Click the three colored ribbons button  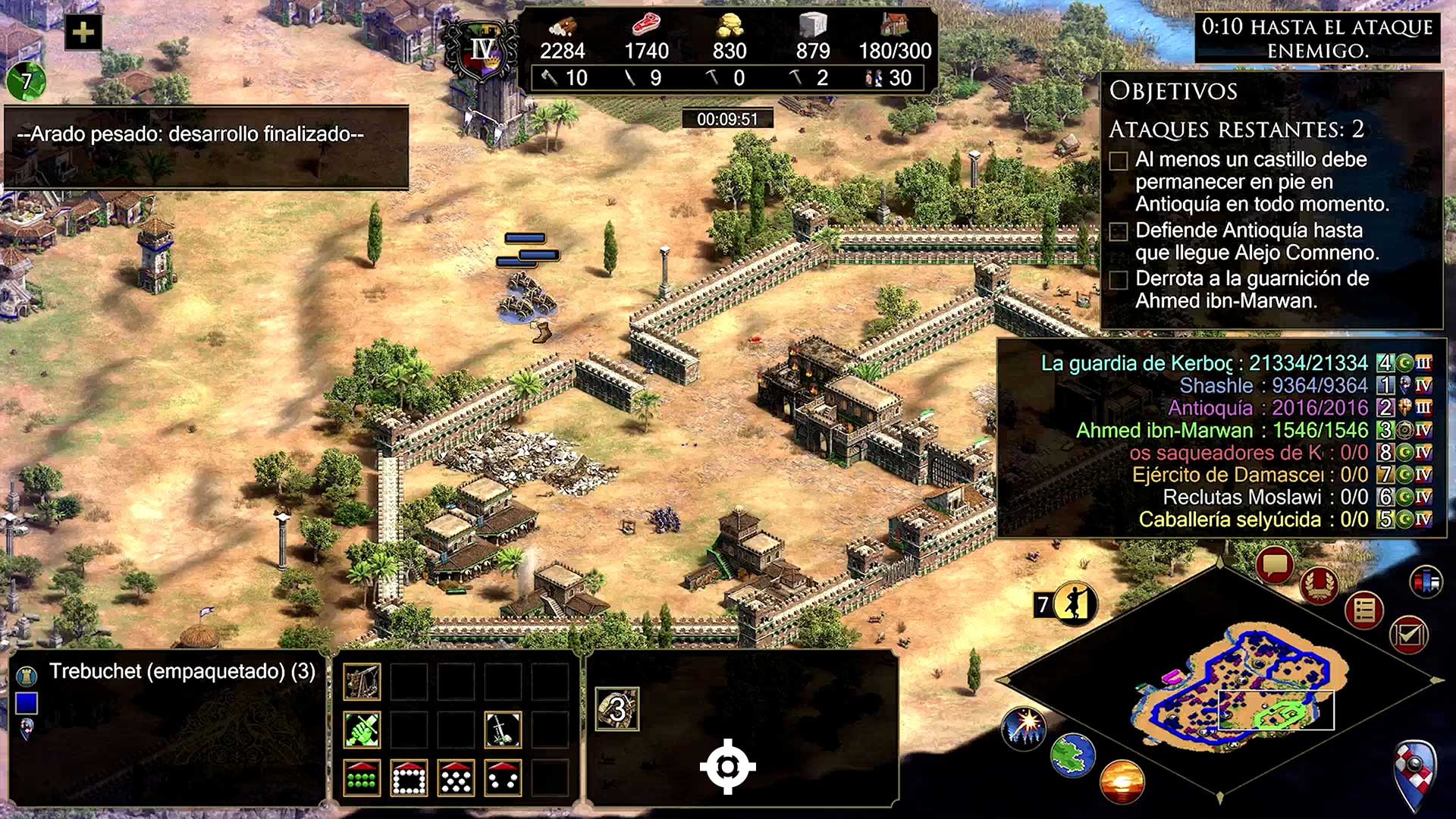1426,582
